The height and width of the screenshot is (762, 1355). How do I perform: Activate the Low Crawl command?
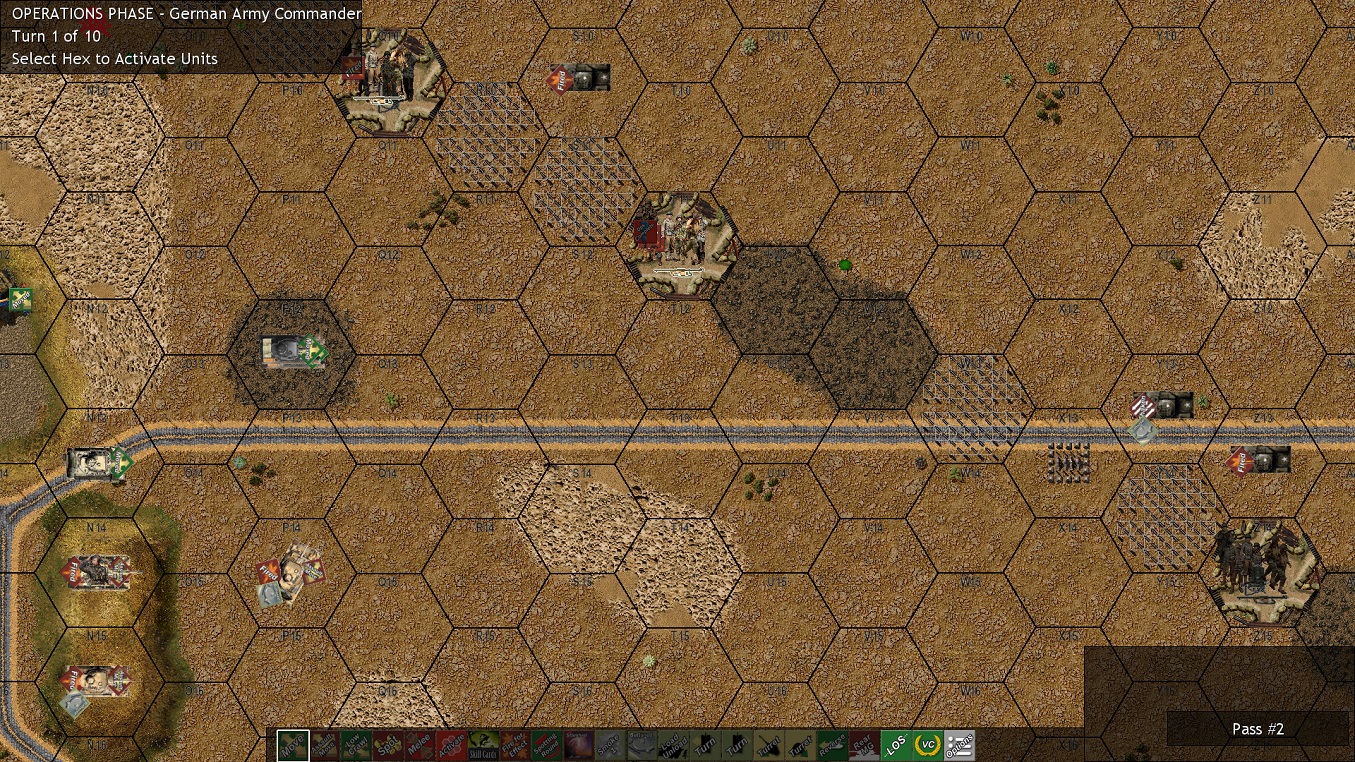tap(357, 745)
